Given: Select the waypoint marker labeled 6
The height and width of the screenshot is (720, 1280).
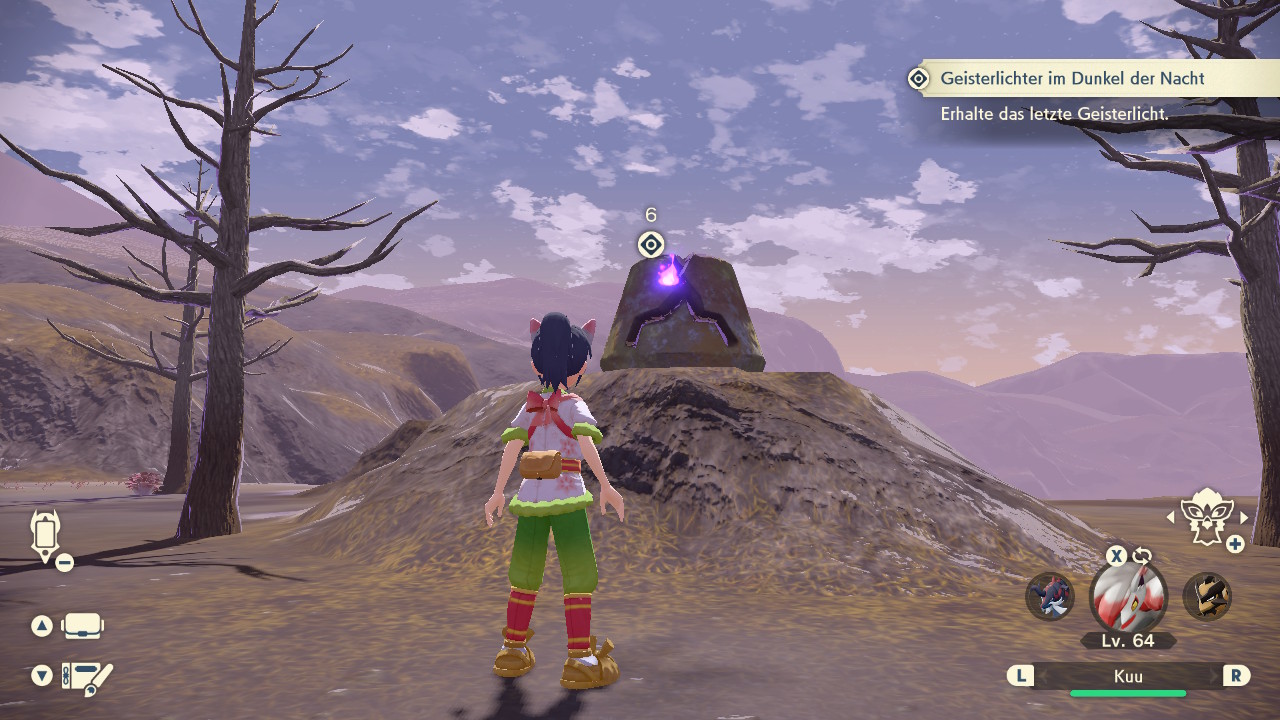Looking at the screenshot, I should pos(650,245).
